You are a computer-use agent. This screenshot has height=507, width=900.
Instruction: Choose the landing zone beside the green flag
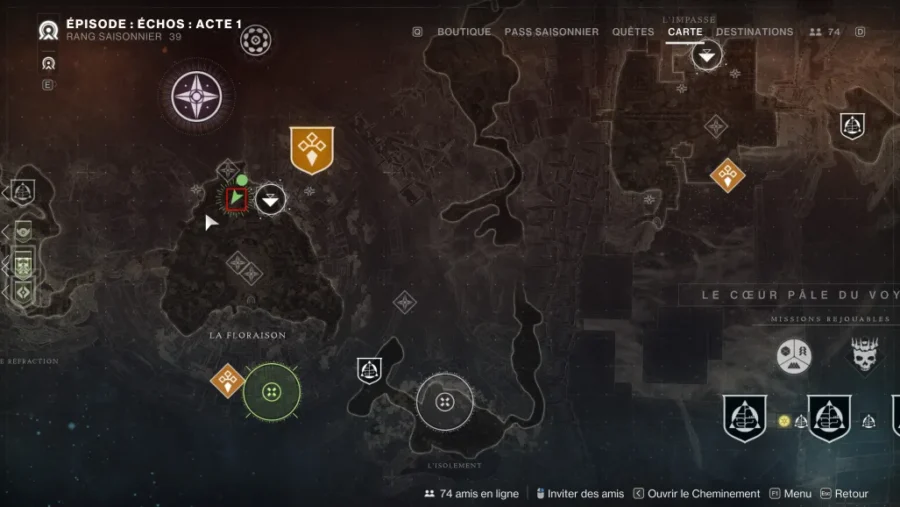point(270,200)
